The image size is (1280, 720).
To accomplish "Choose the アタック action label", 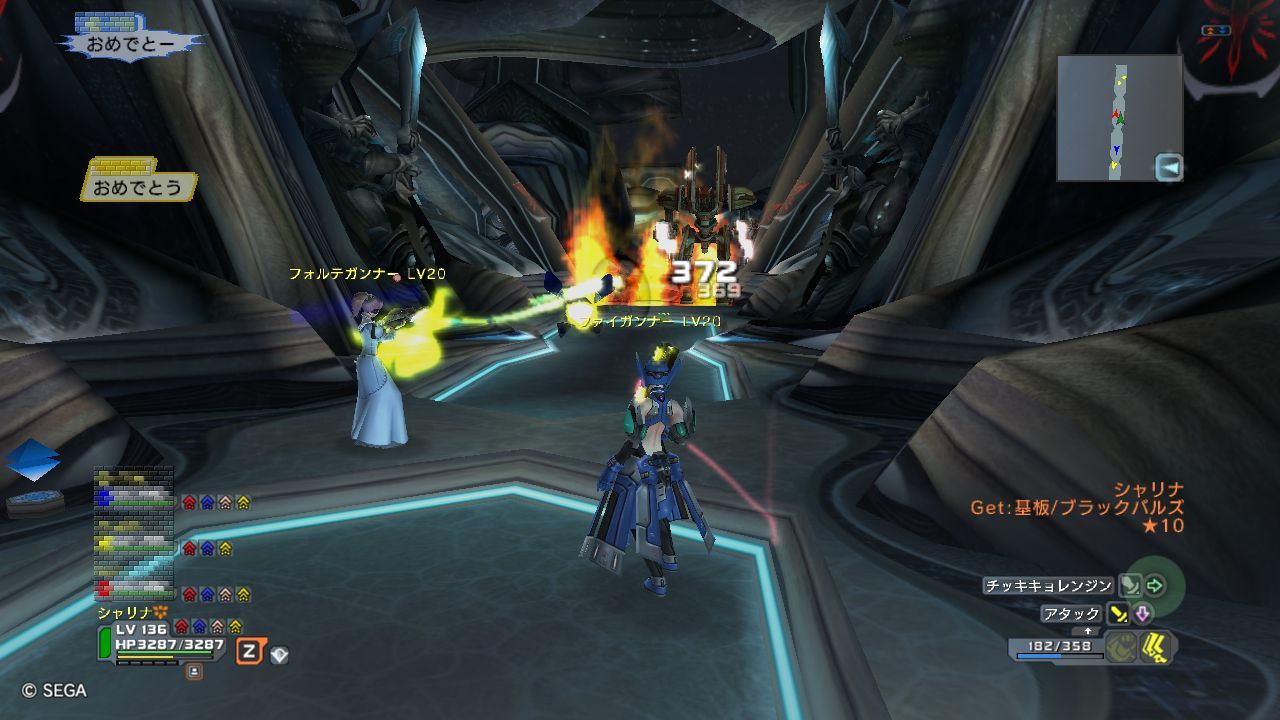I will [1071, 614].
